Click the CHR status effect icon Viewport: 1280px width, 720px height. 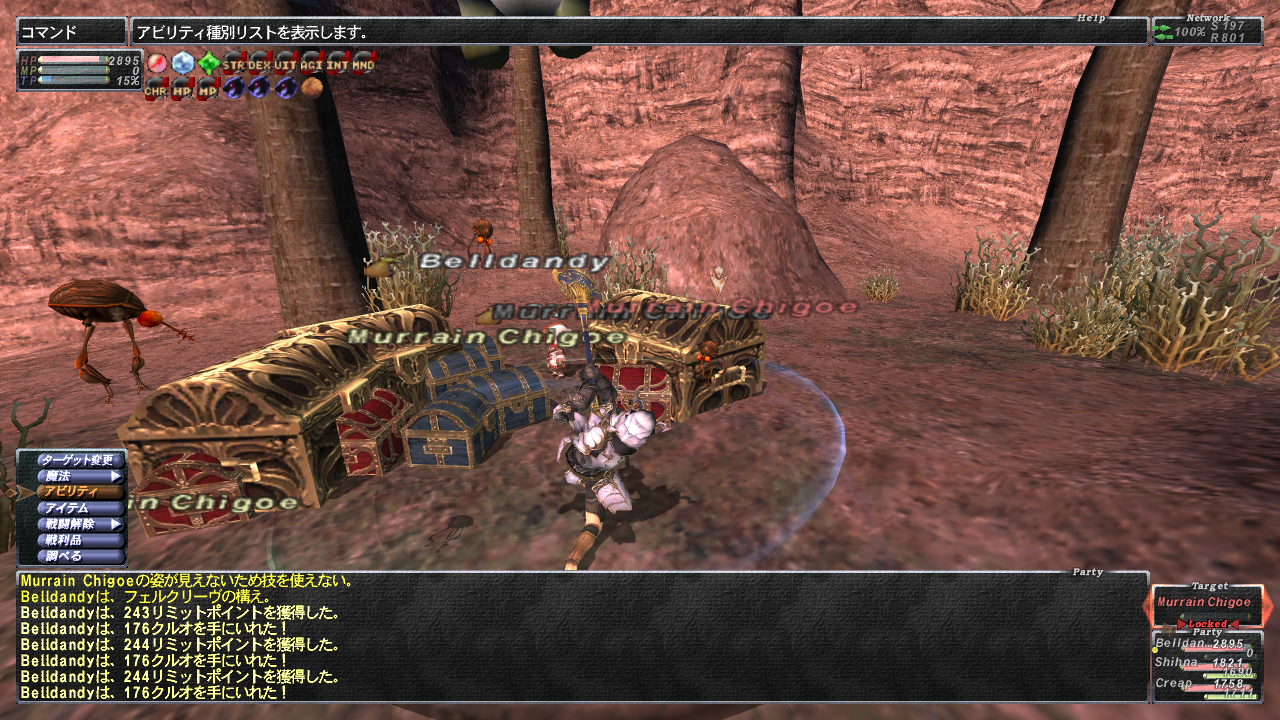pos(156,89)
